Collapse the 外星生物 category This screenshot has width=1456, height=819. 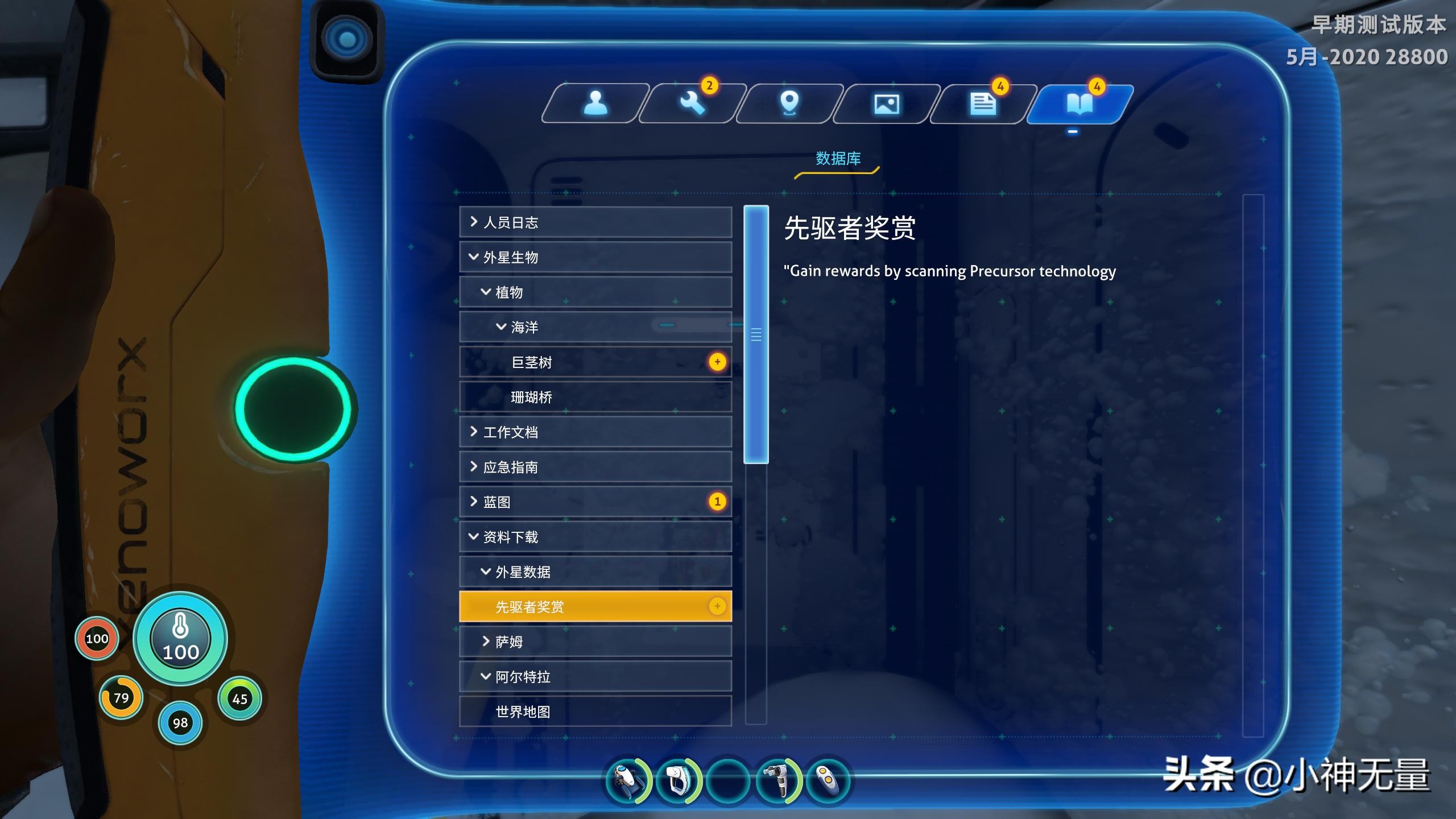pyautogui.click(x=595, y=257)
